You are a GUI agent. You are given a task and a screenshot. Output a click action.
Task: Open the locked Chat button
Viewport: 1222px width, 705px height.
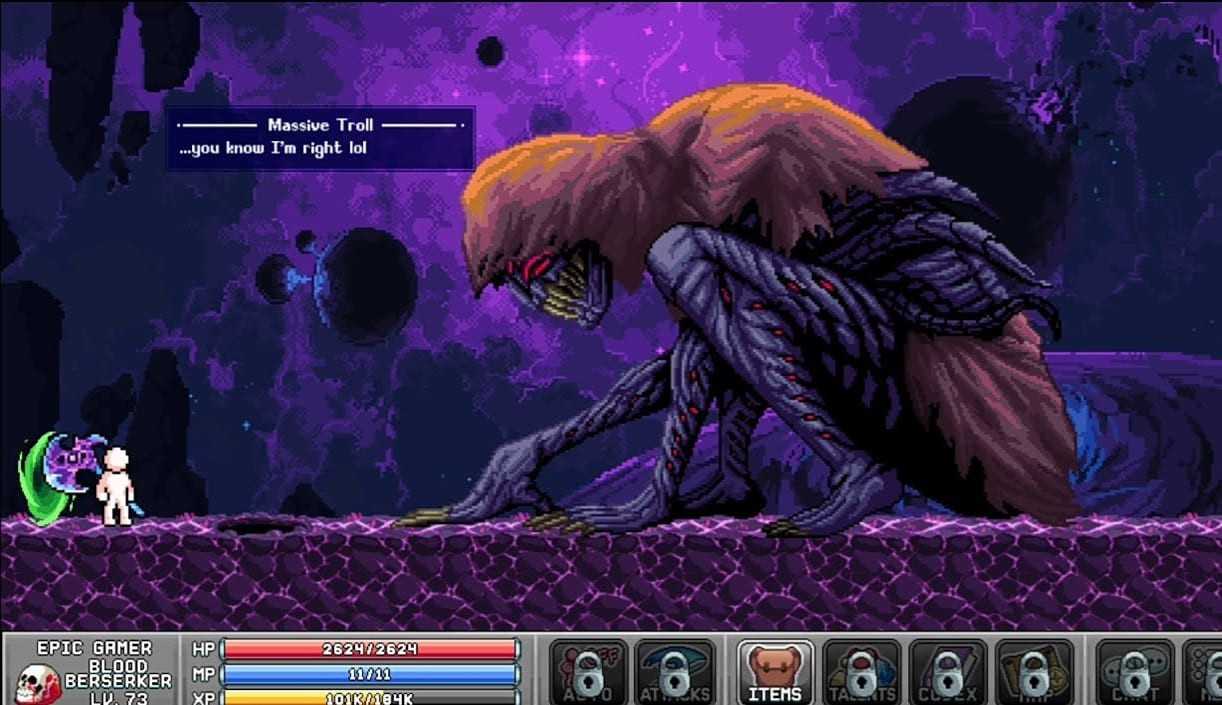point(1134,672)
